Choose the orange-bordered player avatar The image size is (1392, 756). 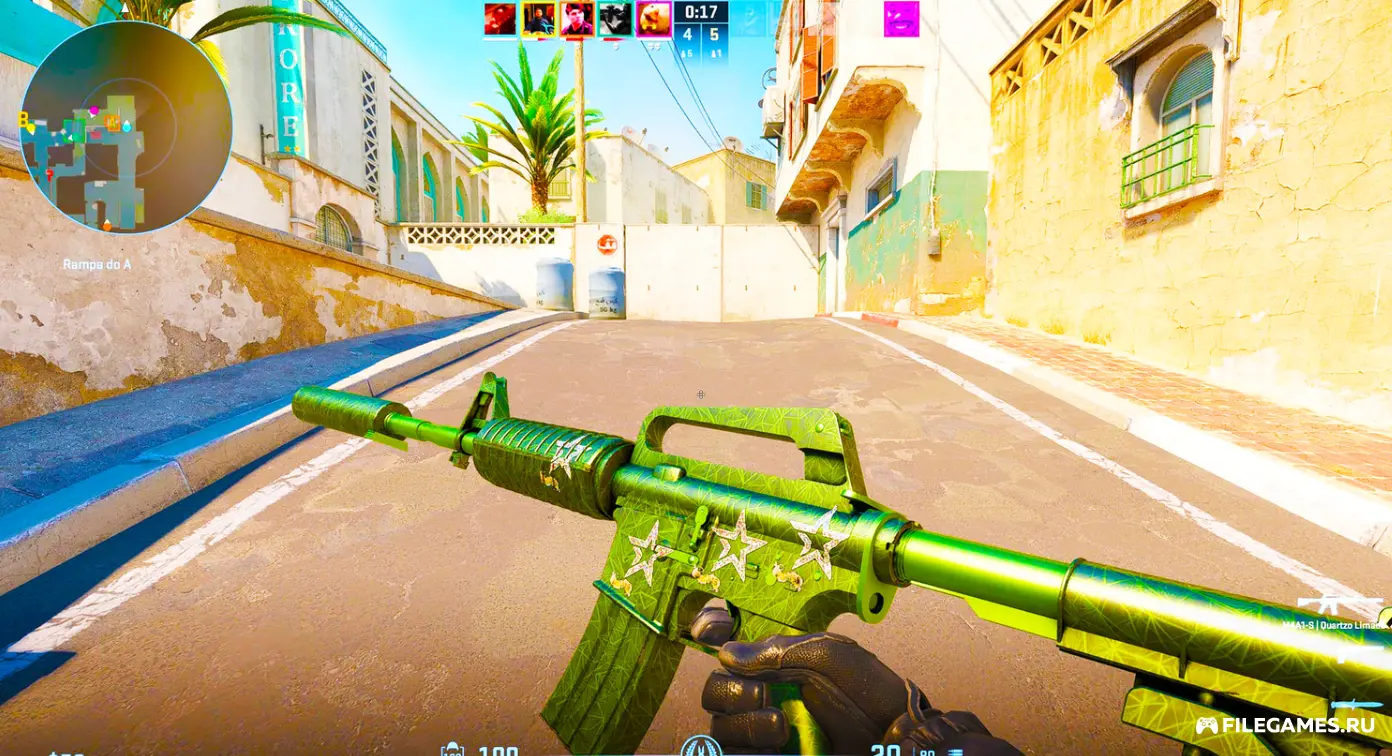pyautogui.click(x=577, y=19)
